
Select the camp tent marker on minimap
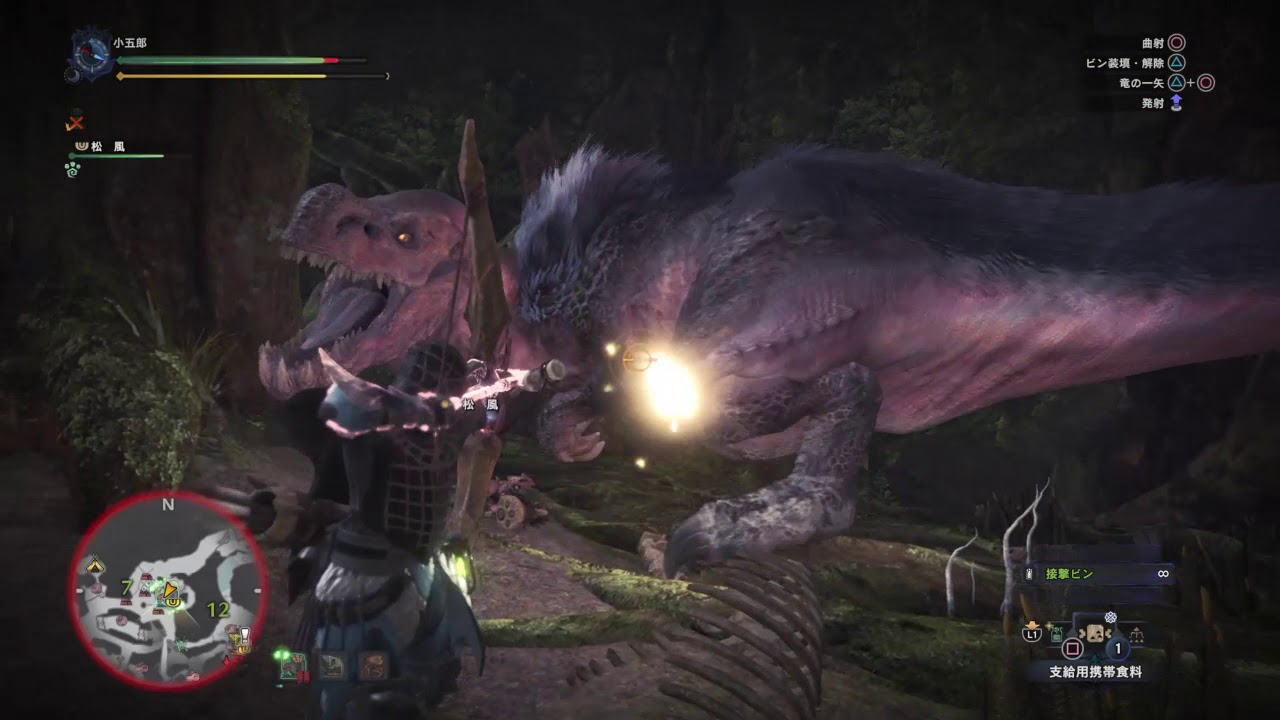95,566
